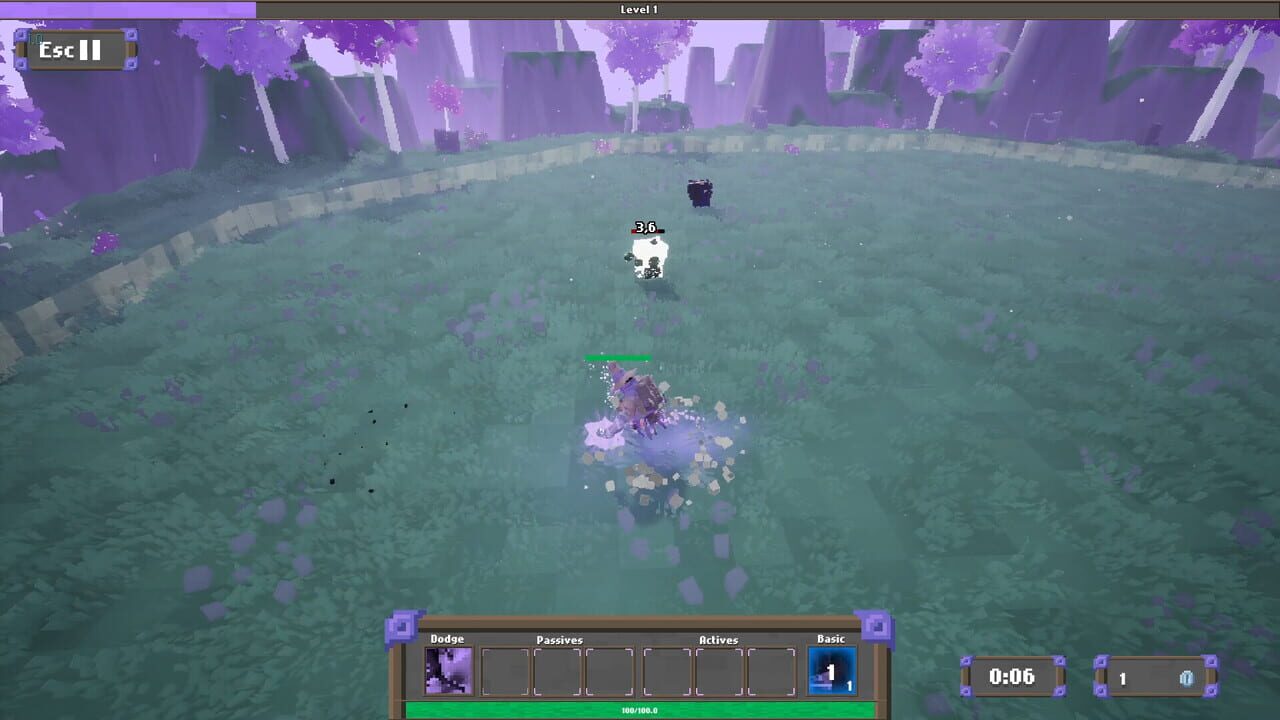Click the second Actives slot frame
Screen dimensions: 1280x720
(x=718, y=670)
